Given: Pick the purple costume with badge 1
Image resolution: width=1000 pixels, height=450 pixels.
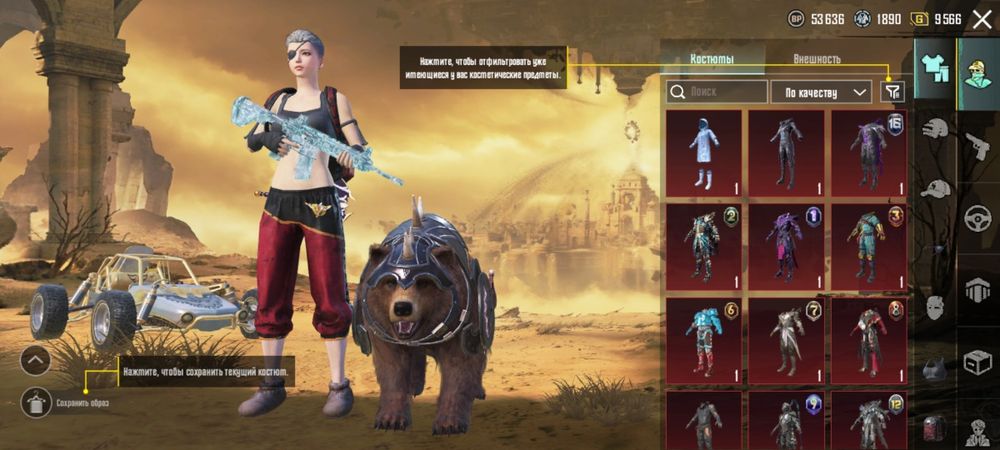Looking at the screenshot, I should point(786,246).
